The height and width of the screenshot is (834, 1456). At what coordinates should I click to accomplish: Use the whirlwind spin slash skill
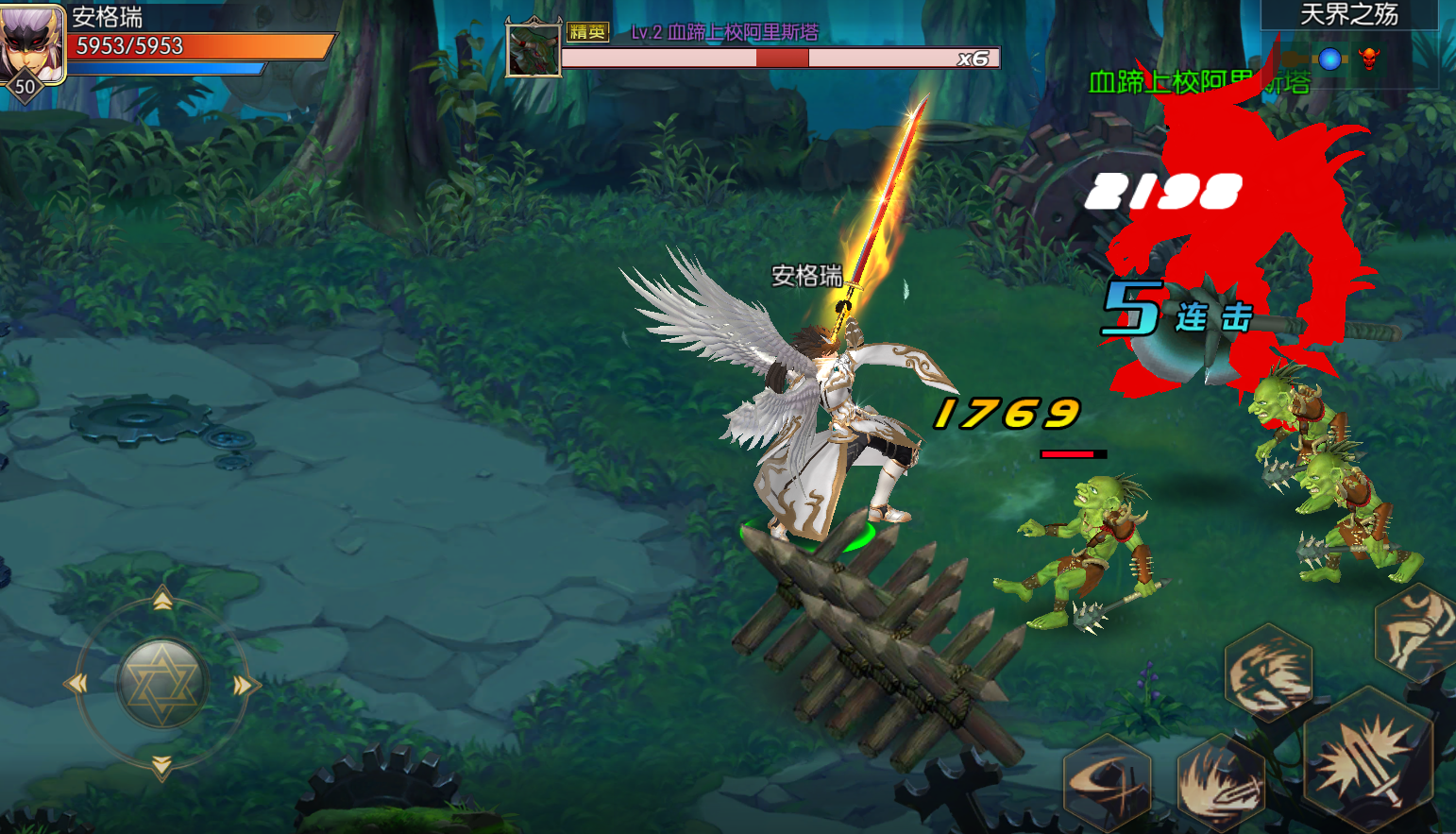(1108, 783)
